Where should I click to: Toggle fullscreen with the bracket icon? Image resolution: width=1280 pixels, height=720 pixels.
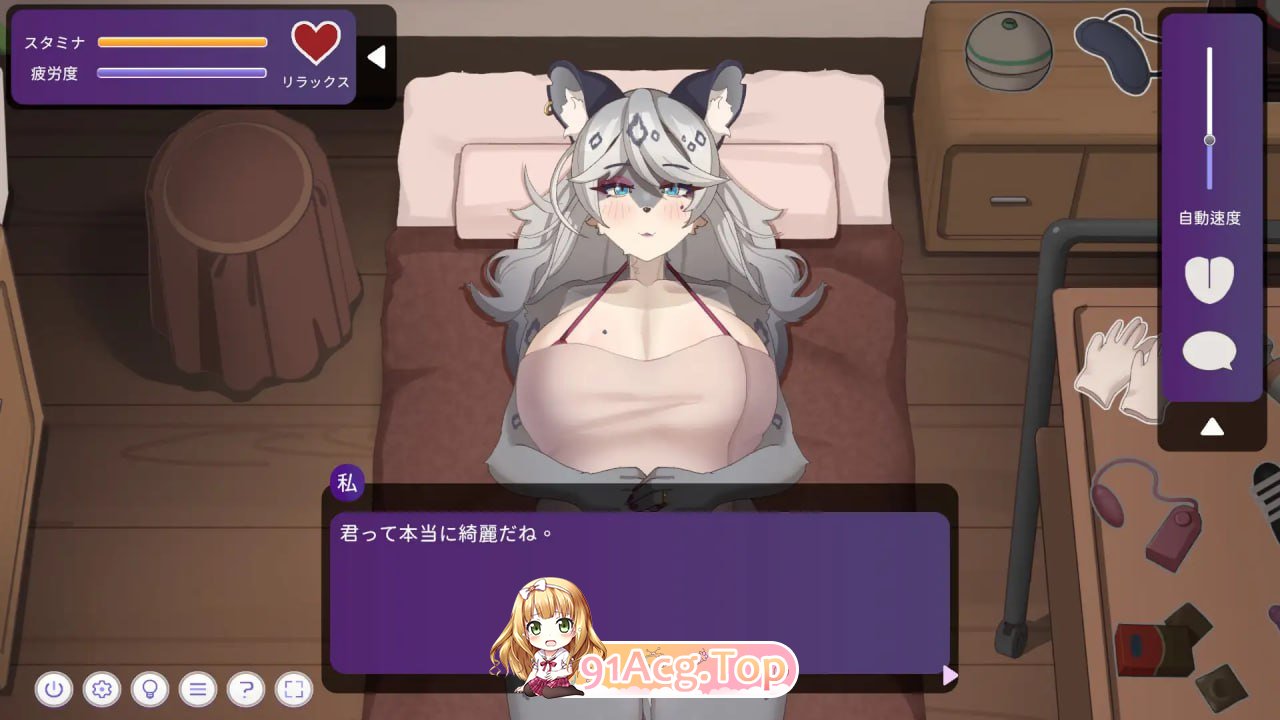293,690
